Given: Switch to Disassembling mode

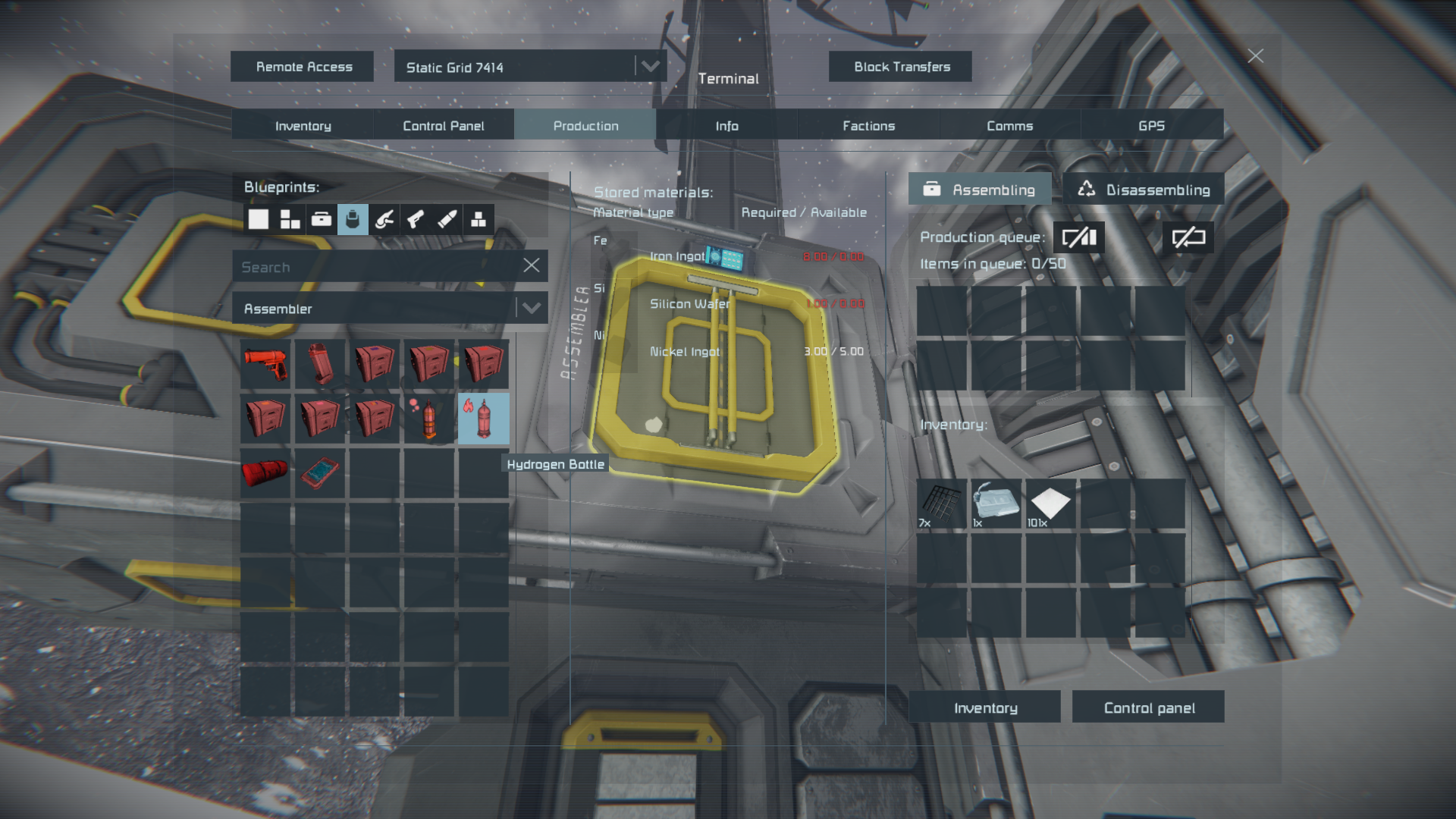Looking at the screenshot, I should [1143, 190].
